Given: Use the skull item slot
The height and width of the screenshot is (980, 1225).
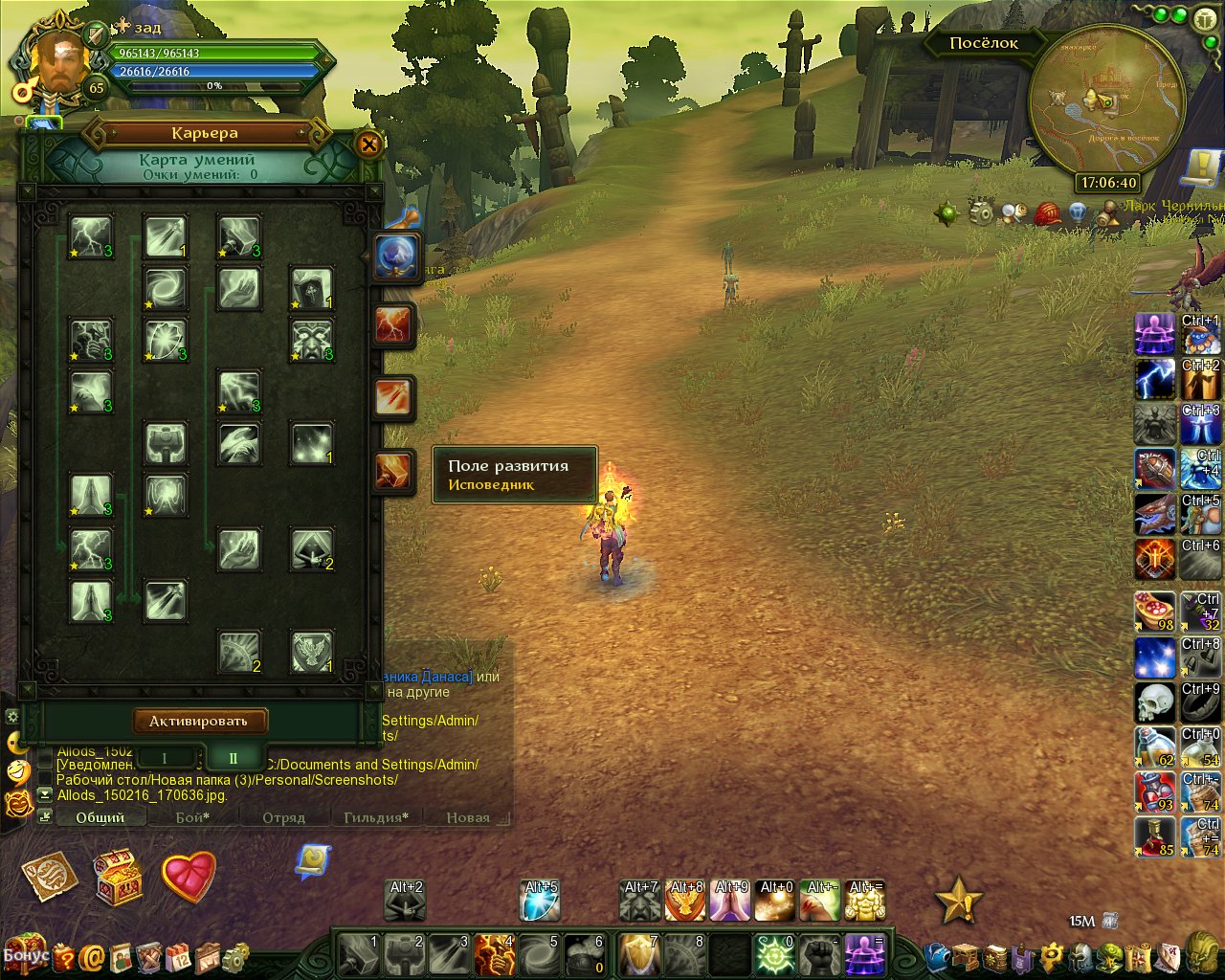Looking at the screenshot, I should click(x=1154, y=702).
